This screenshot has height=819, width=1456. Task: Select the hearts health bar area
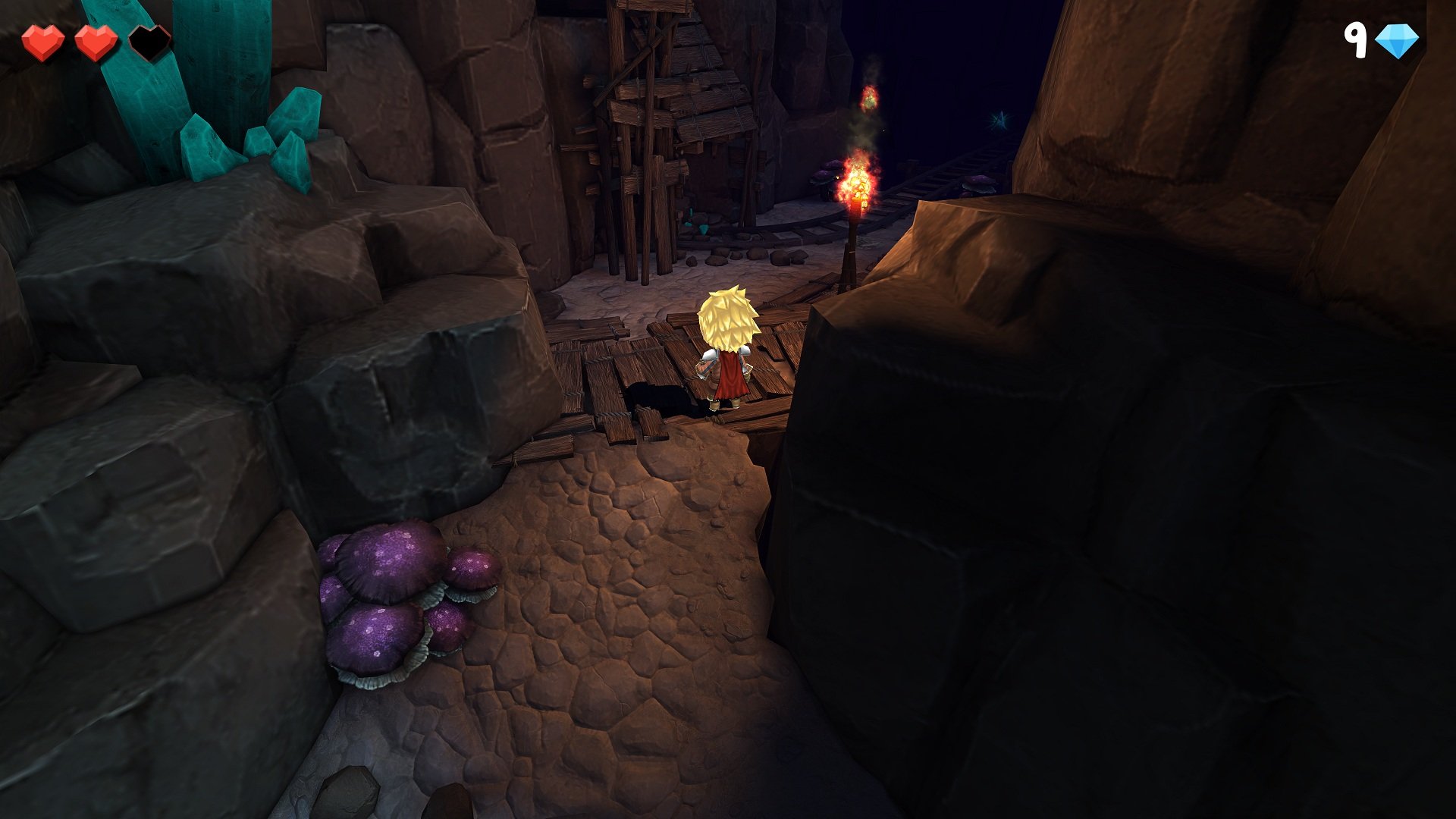click(96, 42)
